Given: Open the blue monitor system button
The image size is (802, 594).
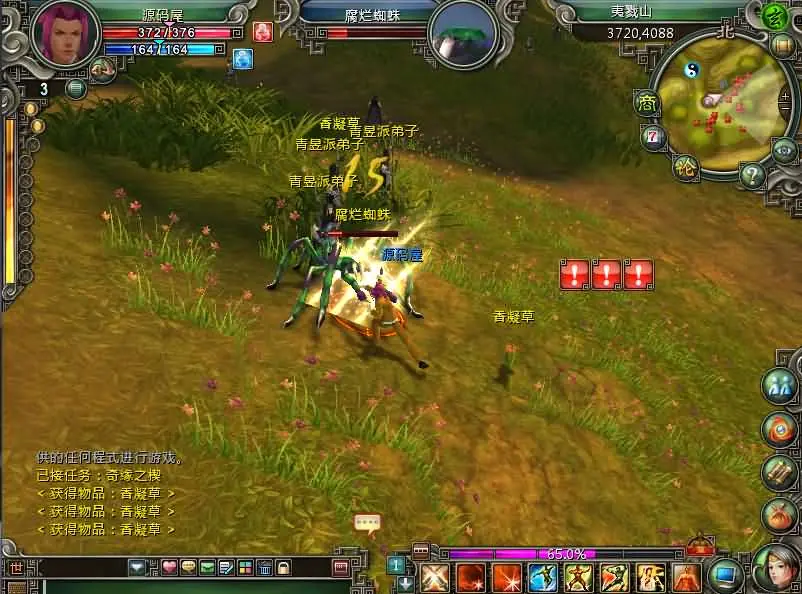Looking at the screenshot, I should click(x=724, y=575).
